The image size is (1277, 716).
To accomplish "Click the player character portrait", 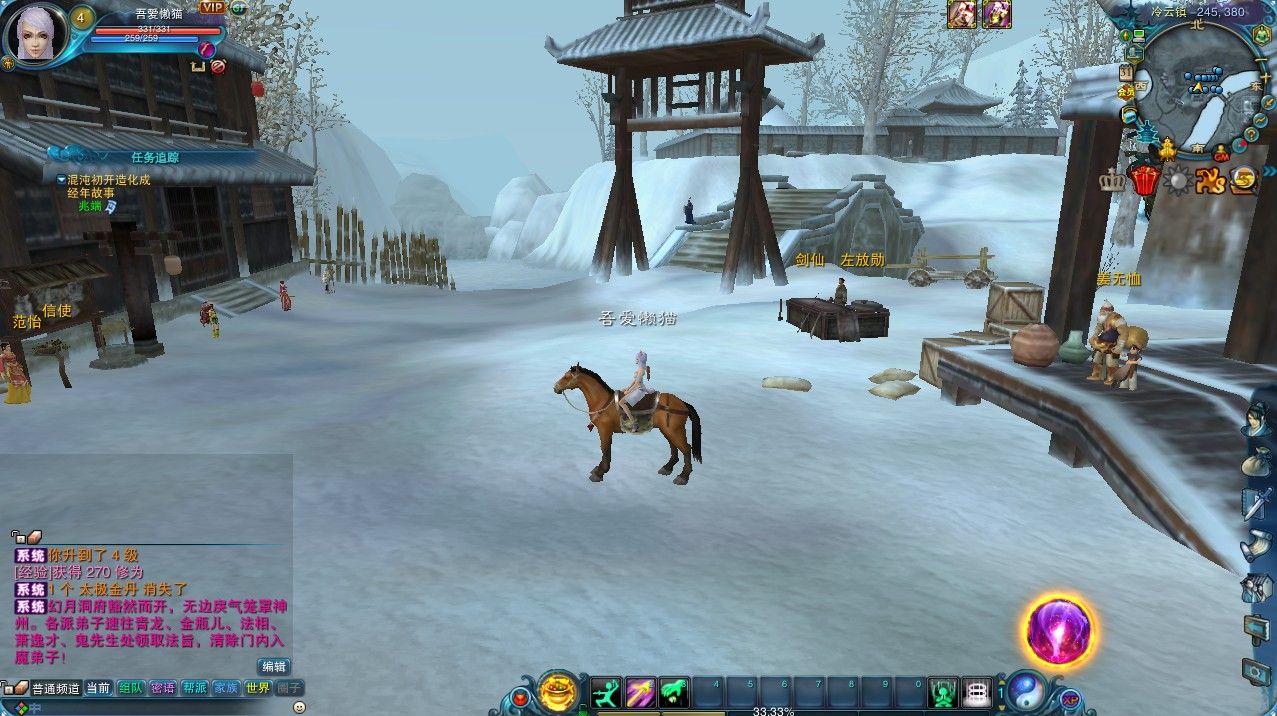I will pyautogui.click(x=37, y=33).
